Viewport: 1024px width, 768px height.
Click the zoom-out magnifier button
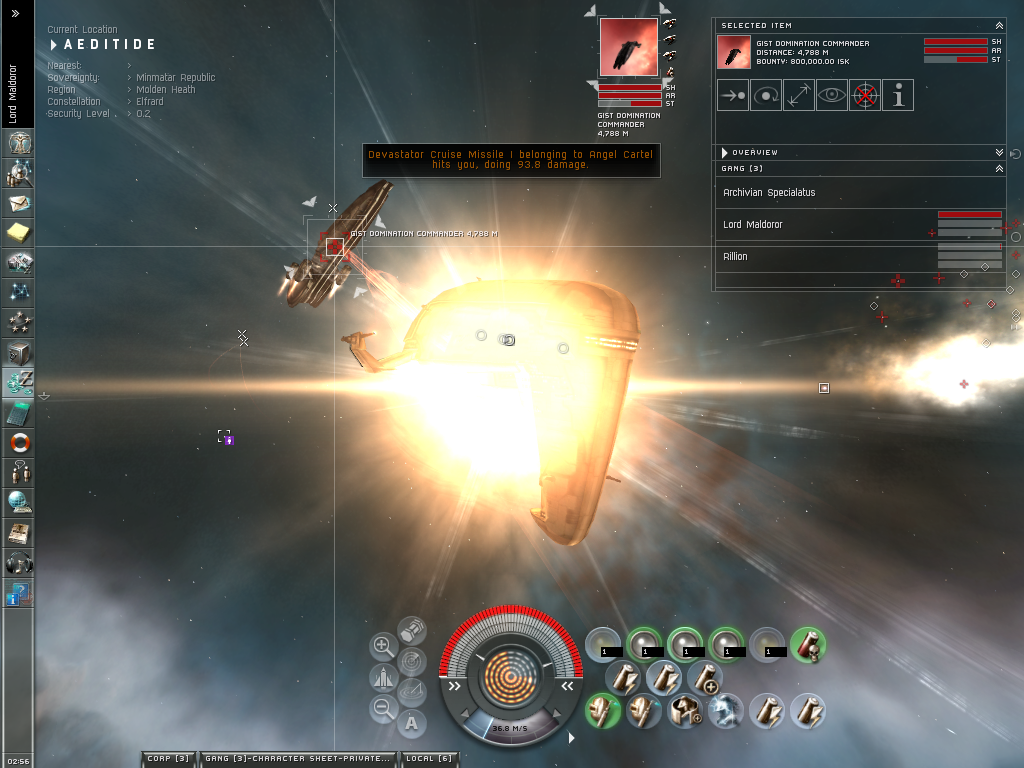pyautogui.click(x=383, y=709)
